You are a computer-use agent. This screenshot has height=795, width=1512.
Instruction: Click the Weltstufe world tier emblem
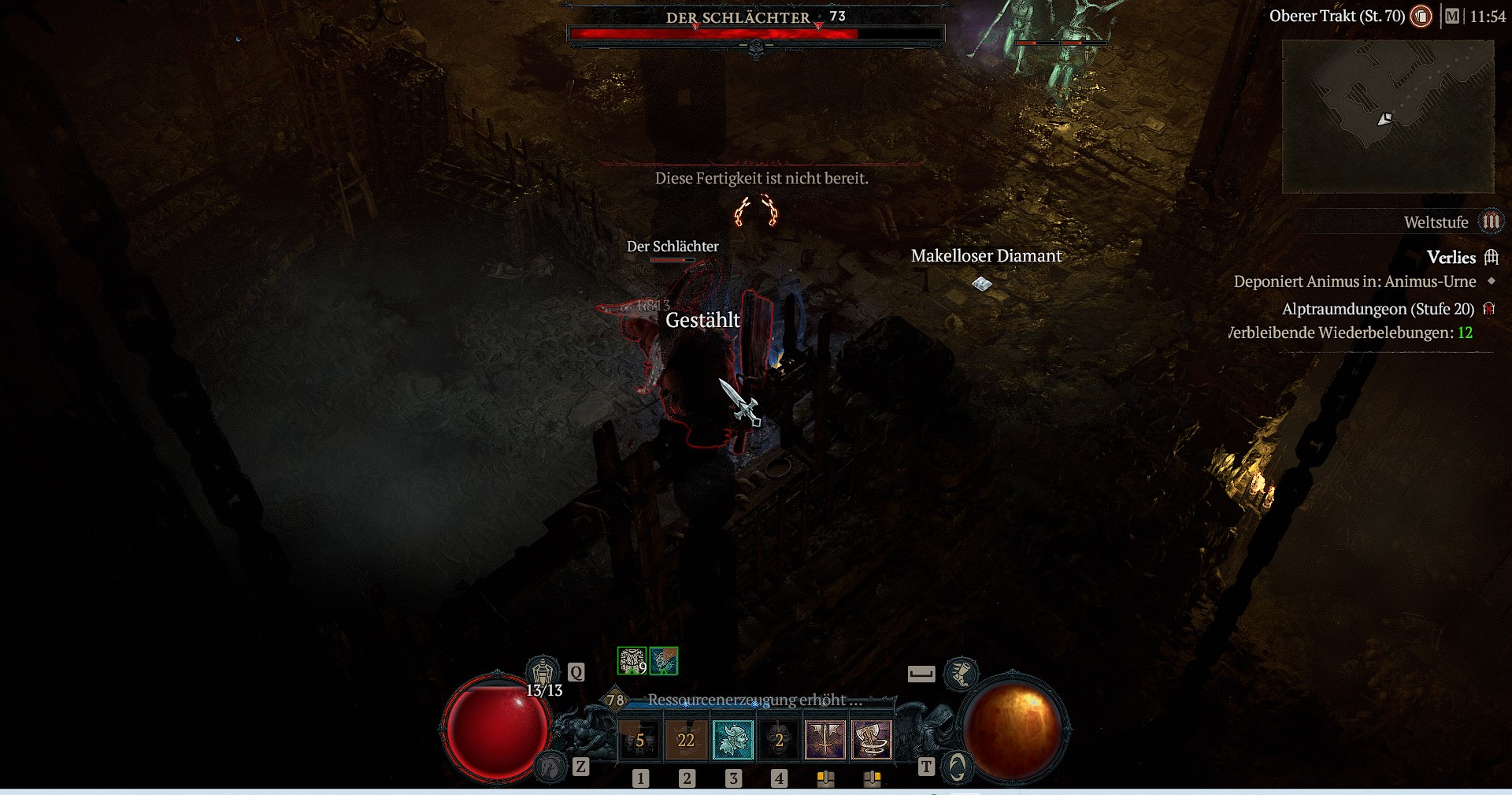tap(1490, 222)
